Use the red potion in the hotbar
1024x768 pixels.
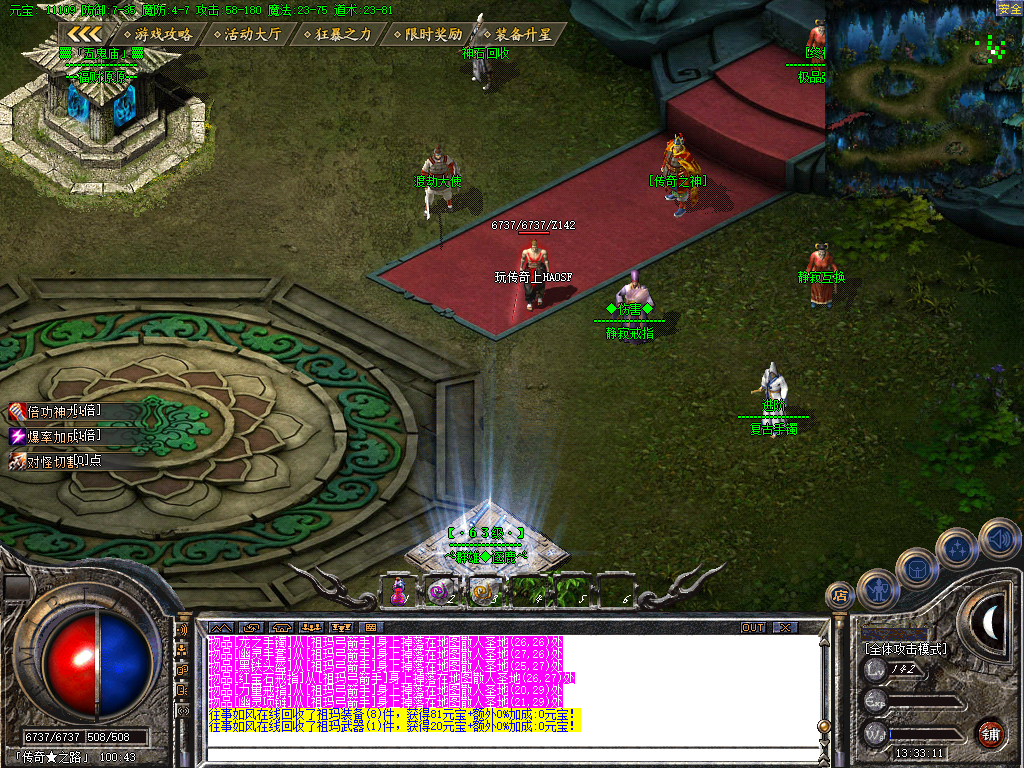pyautogui.click(x=400, y=591)
